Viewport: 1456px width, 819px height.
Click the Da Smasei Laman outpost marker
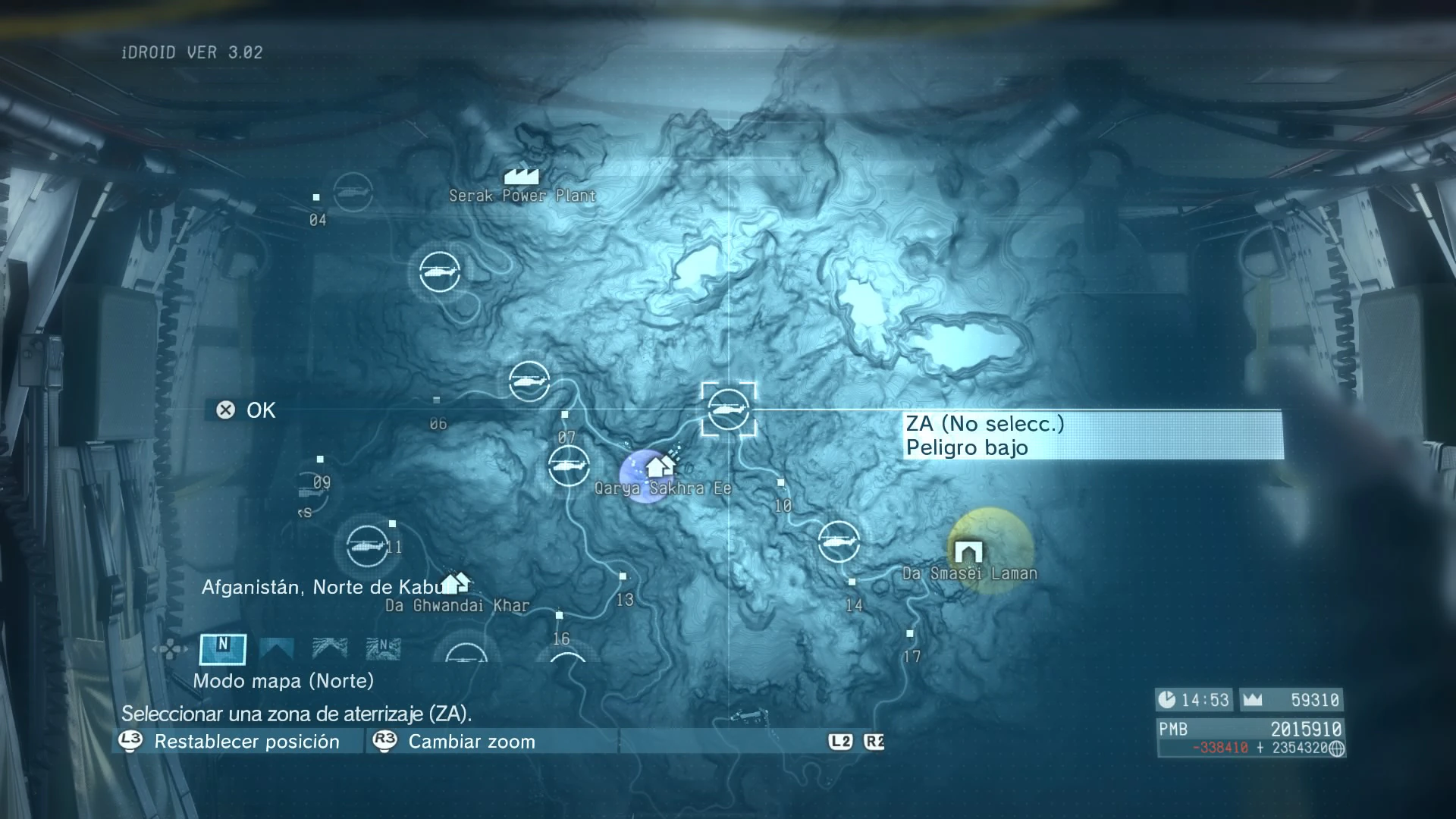(968, 551)
